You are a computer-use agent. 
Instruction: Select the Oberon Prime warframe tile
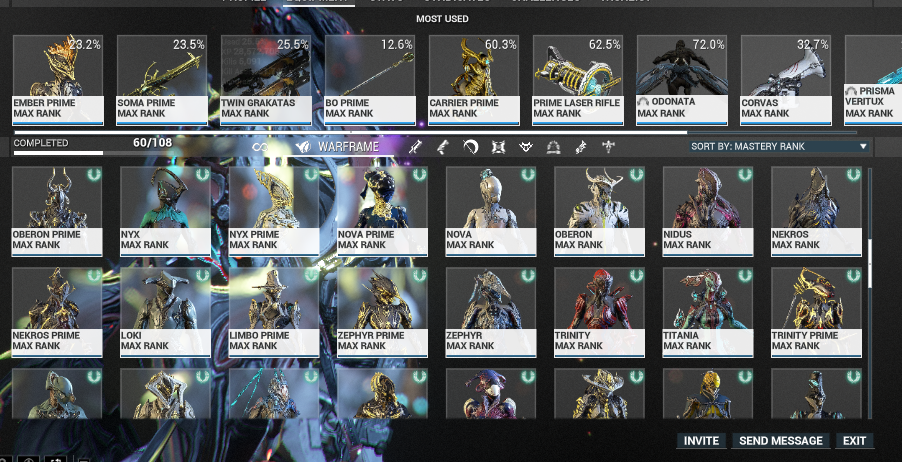(58, 212)
